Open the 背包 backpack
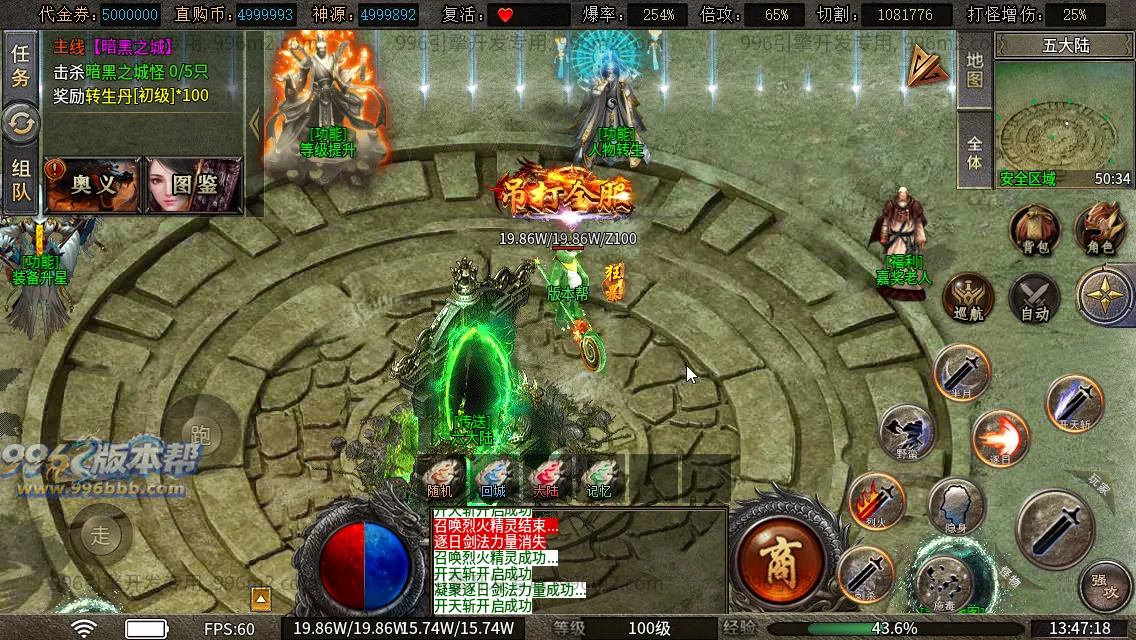Viewport: 1136px width, 640px height. [1034, 229]
